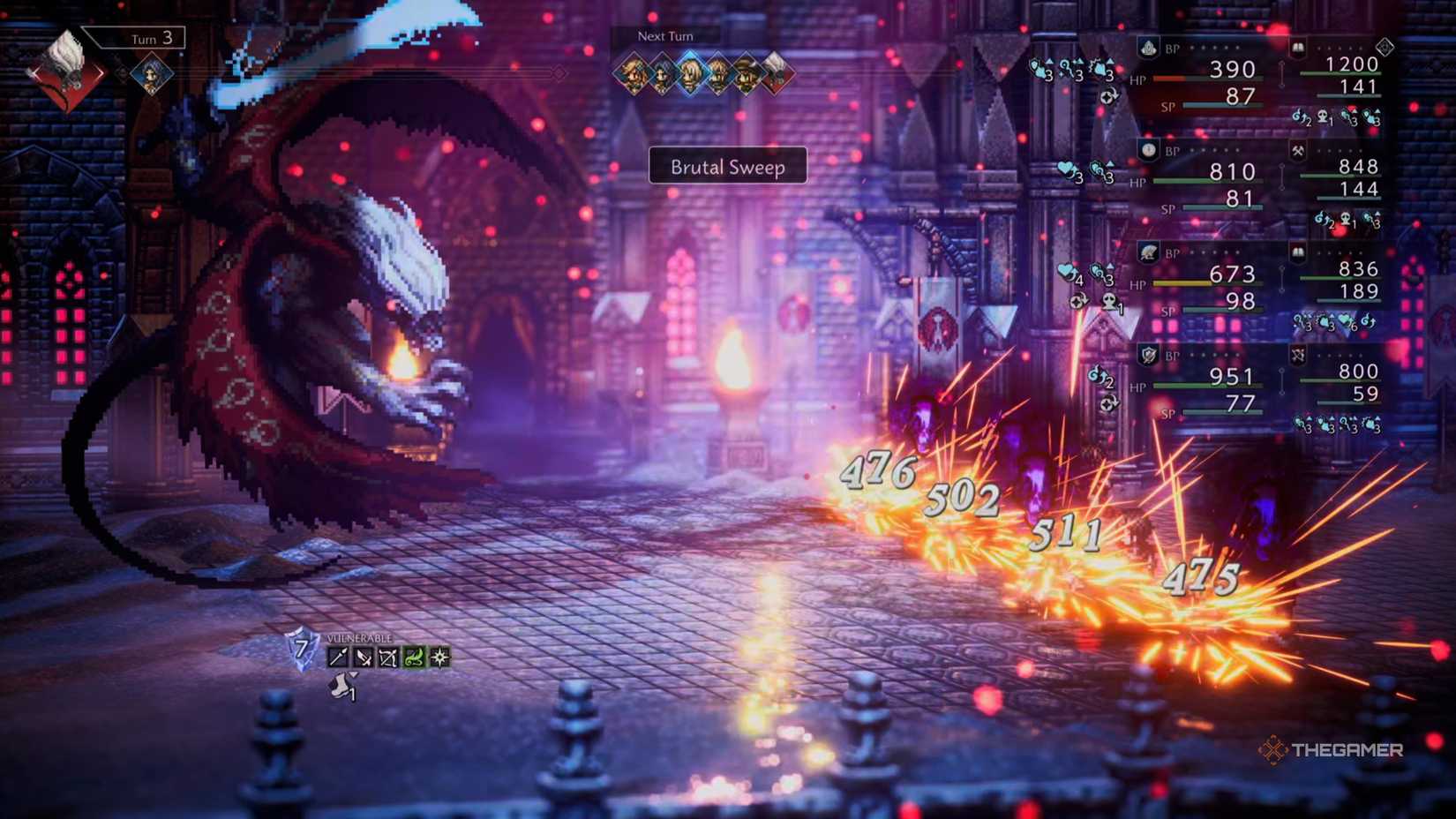1456x819 pixels.
Task: Click the boss's break shield showing 7
Action: [300, 650]
